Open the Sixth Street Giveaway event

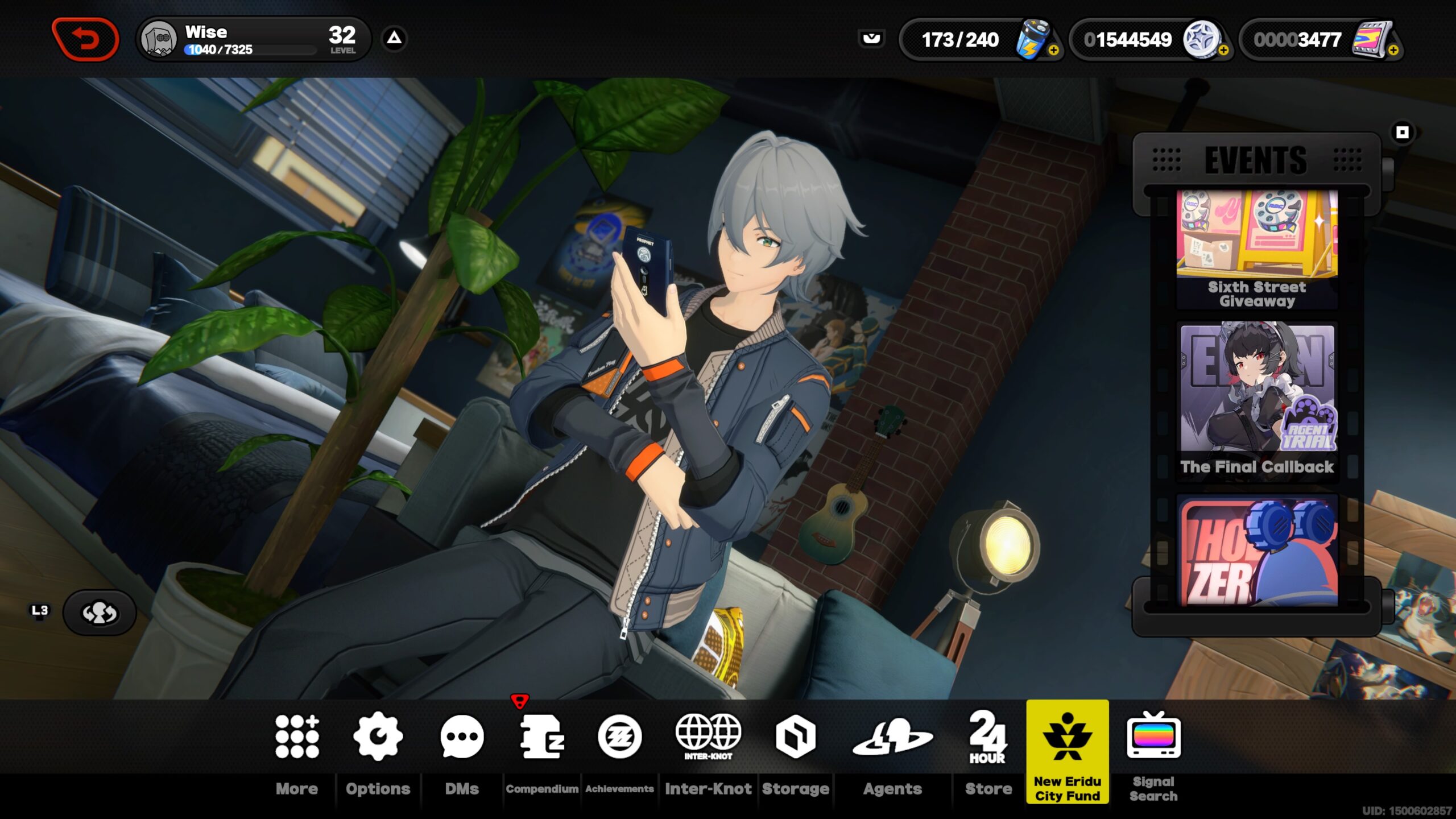tap(1257, 249)
